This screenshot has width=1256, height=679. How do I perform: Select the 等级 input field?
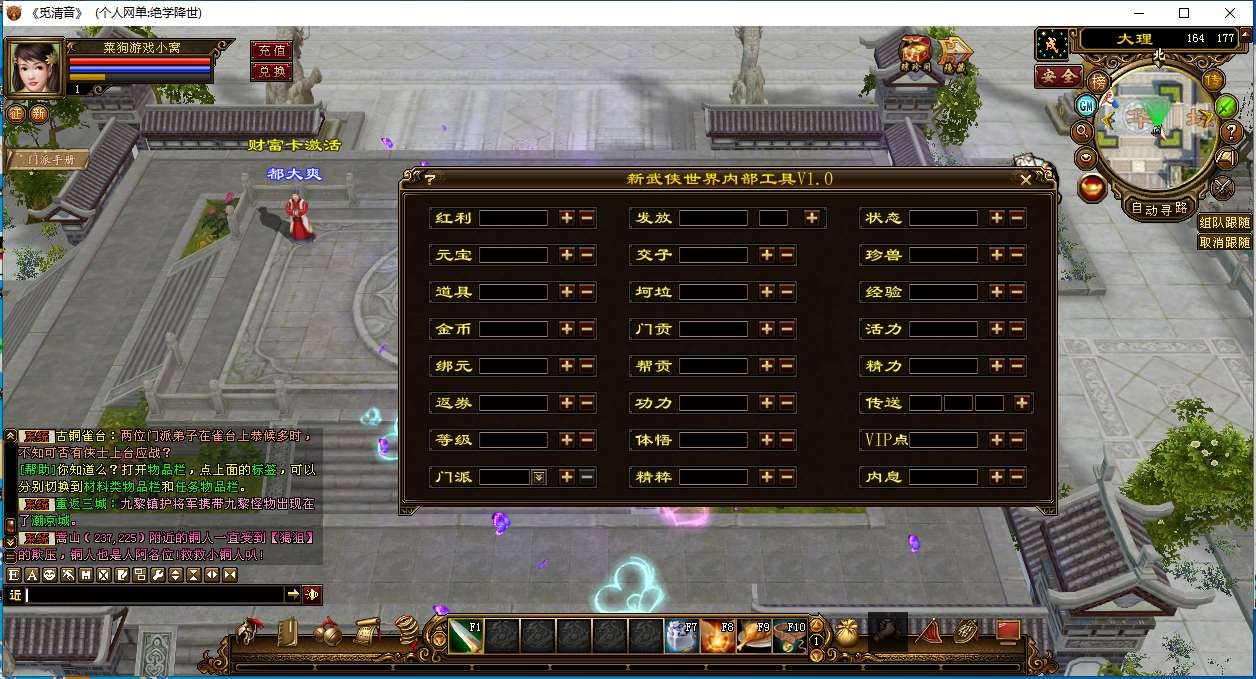[x=513, y=440]
